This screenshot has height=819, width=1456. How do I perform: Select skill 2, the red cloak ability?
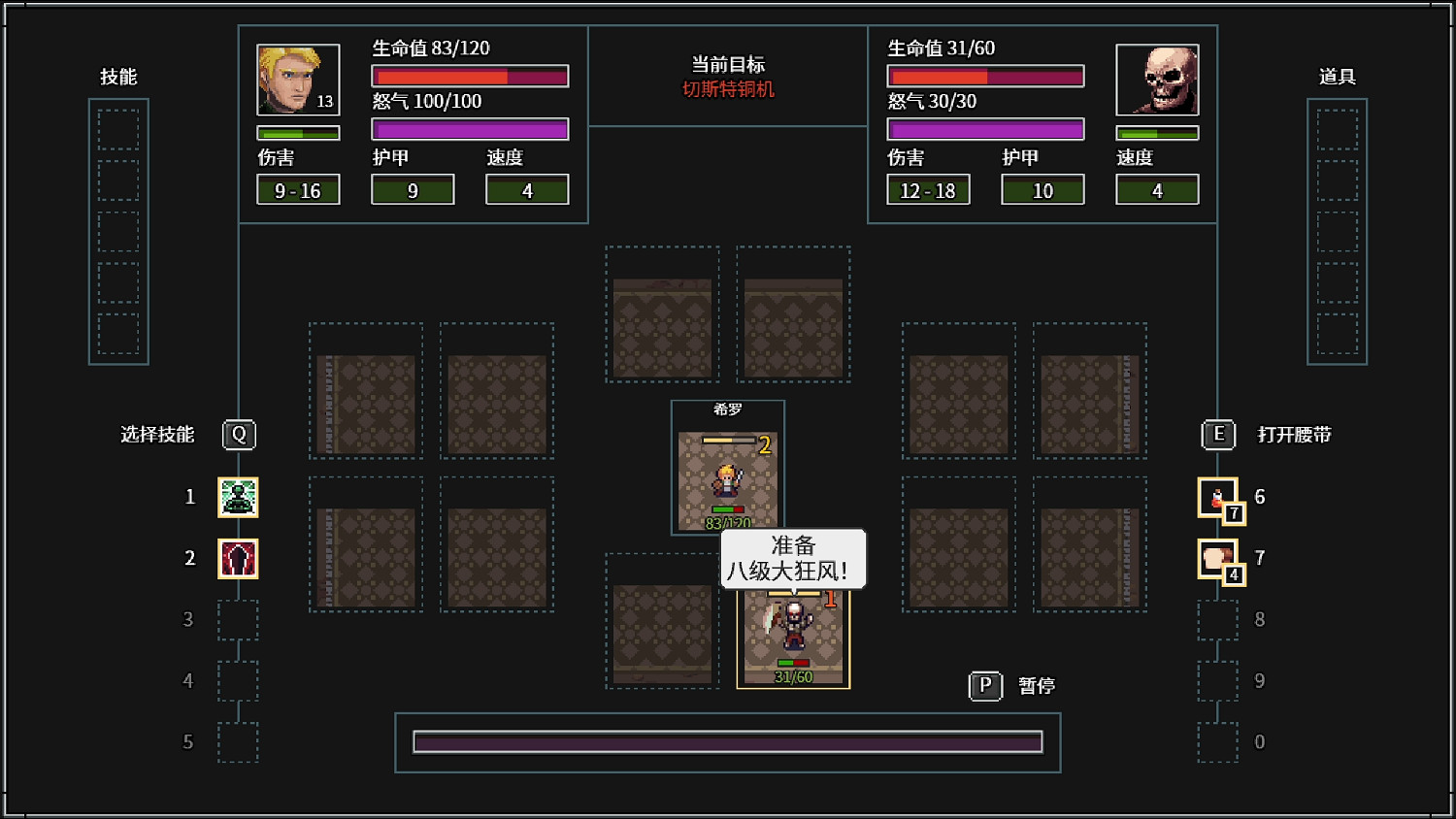(239, 558)
